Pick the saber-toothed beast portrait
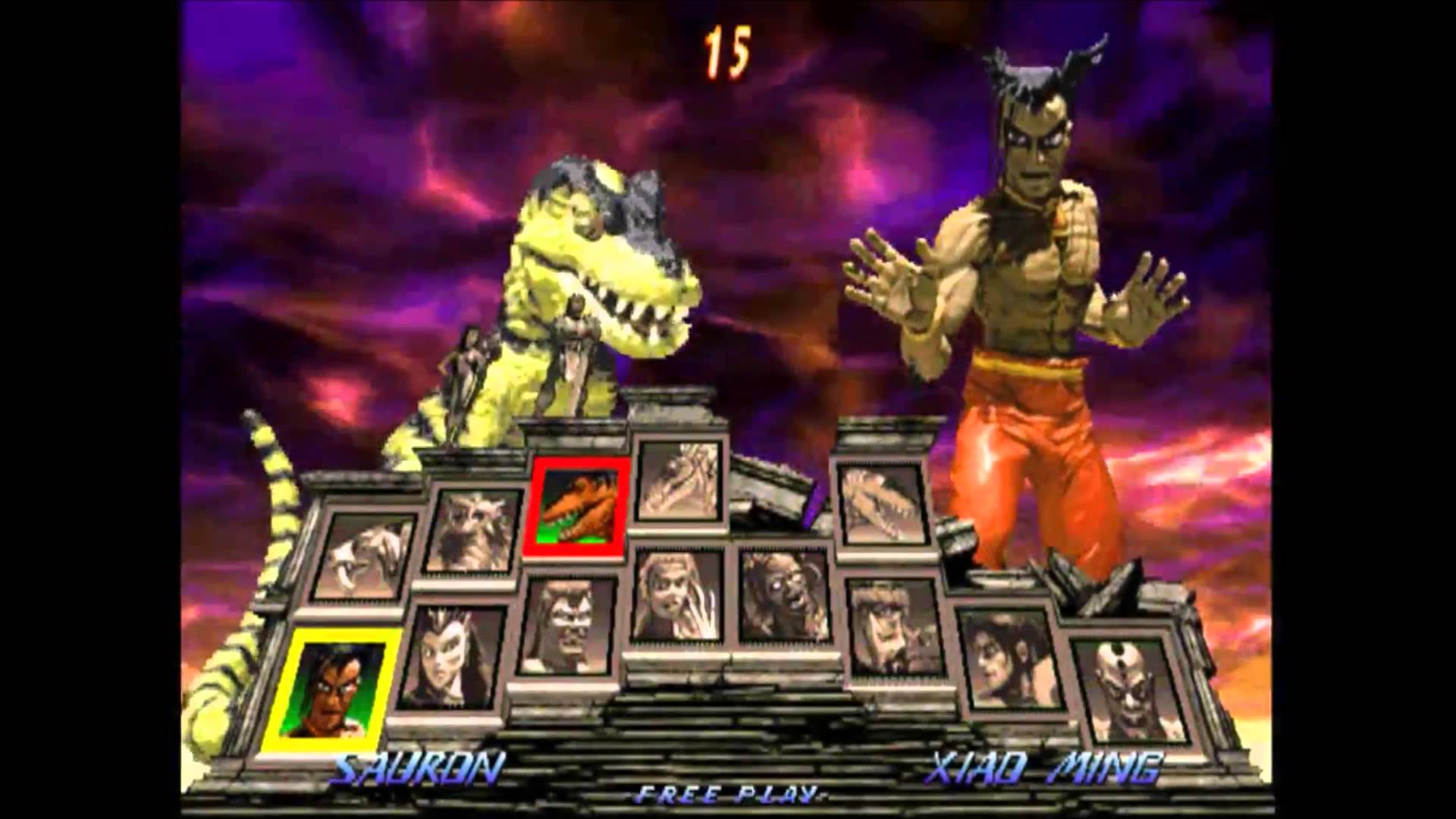This screenshot has height=819, width=1456. point(364,557)
